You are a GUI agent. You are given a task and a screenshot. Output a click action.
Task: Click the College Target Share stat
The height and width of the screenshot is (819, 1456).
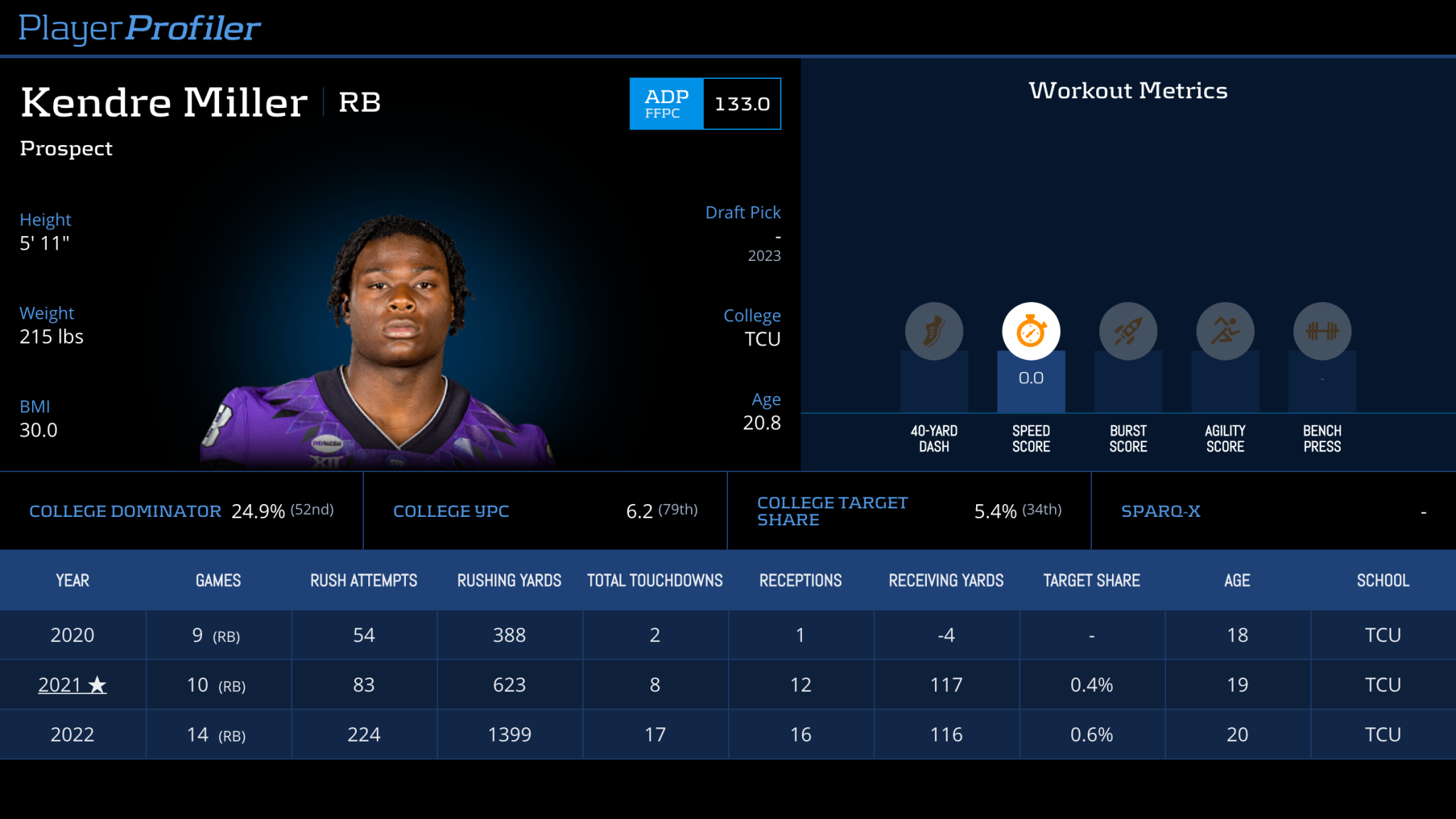tap(832, 510)
